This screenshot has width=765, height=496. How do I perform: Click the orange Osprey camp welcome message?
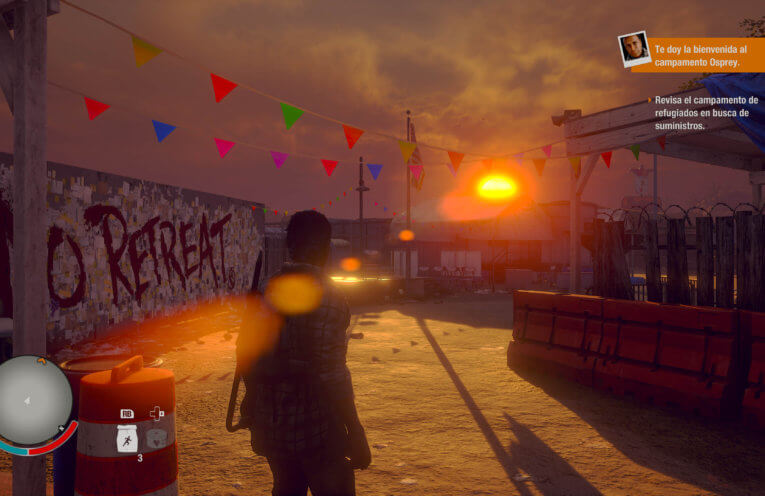click(x=707, y=55)
